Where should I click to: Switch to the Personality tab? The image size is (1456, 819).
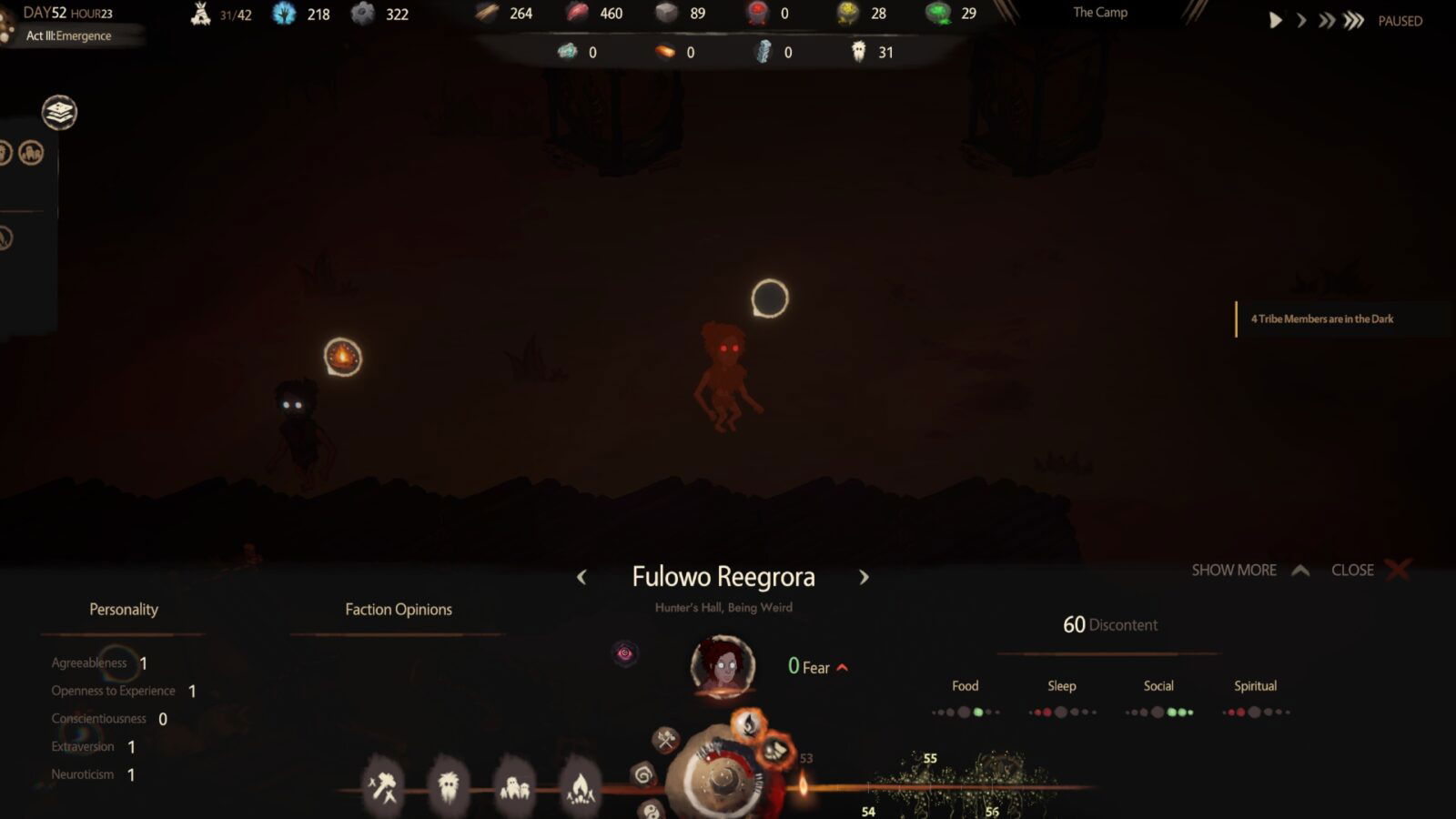(122, 610)
